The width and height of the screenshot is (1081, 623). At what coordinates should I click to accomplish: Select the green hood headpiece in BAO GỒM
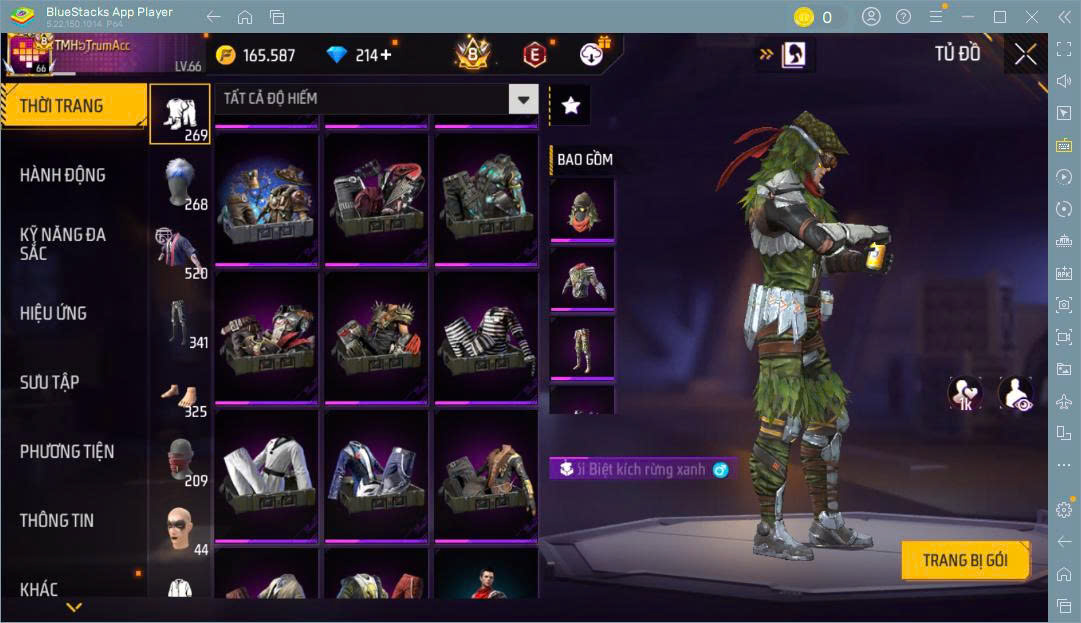[581, 209]
